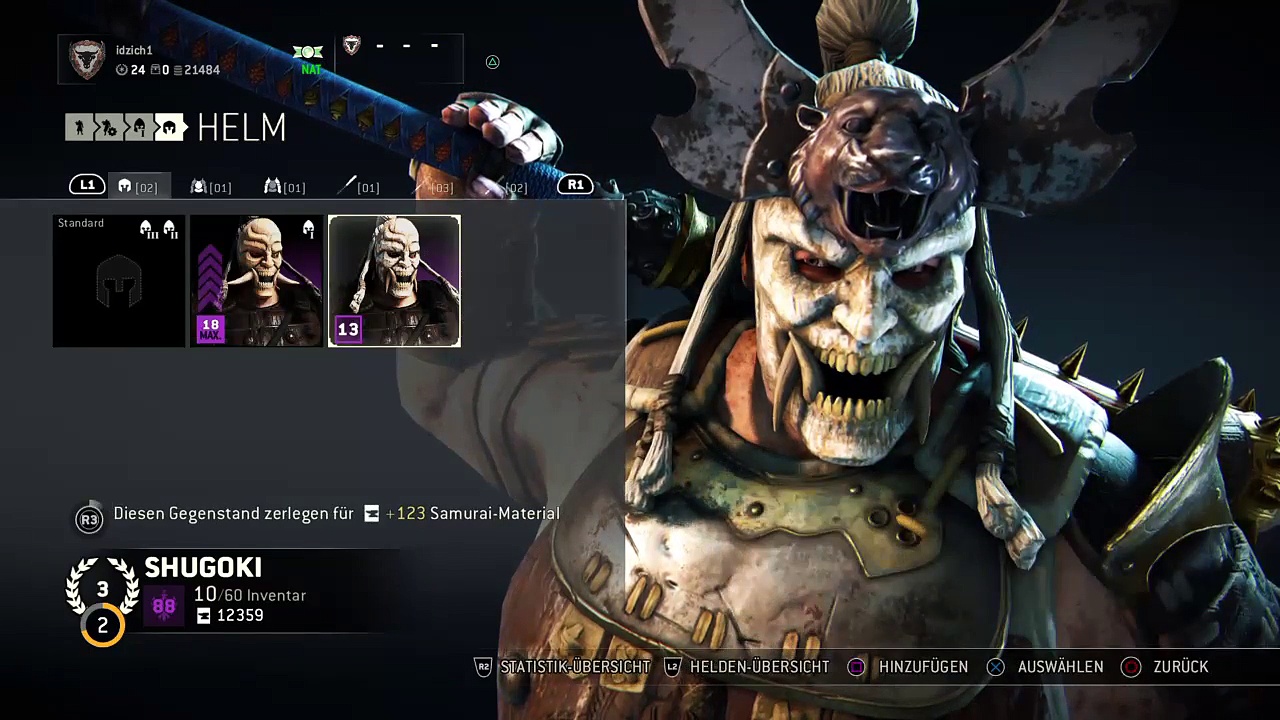The width and height of the screenshot is (1280, 720).
Task: Open the chest armor gear tab
Action: coord(210,186)
